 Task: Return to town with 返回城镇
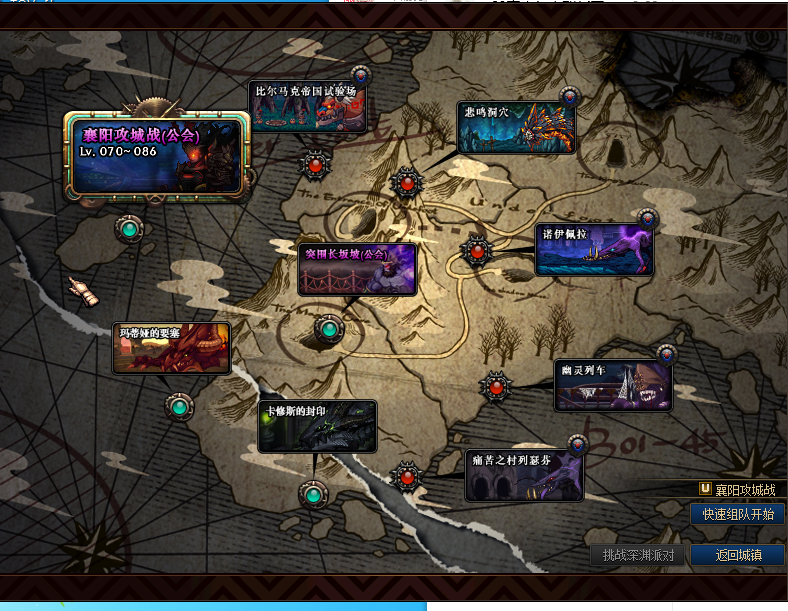738,555
